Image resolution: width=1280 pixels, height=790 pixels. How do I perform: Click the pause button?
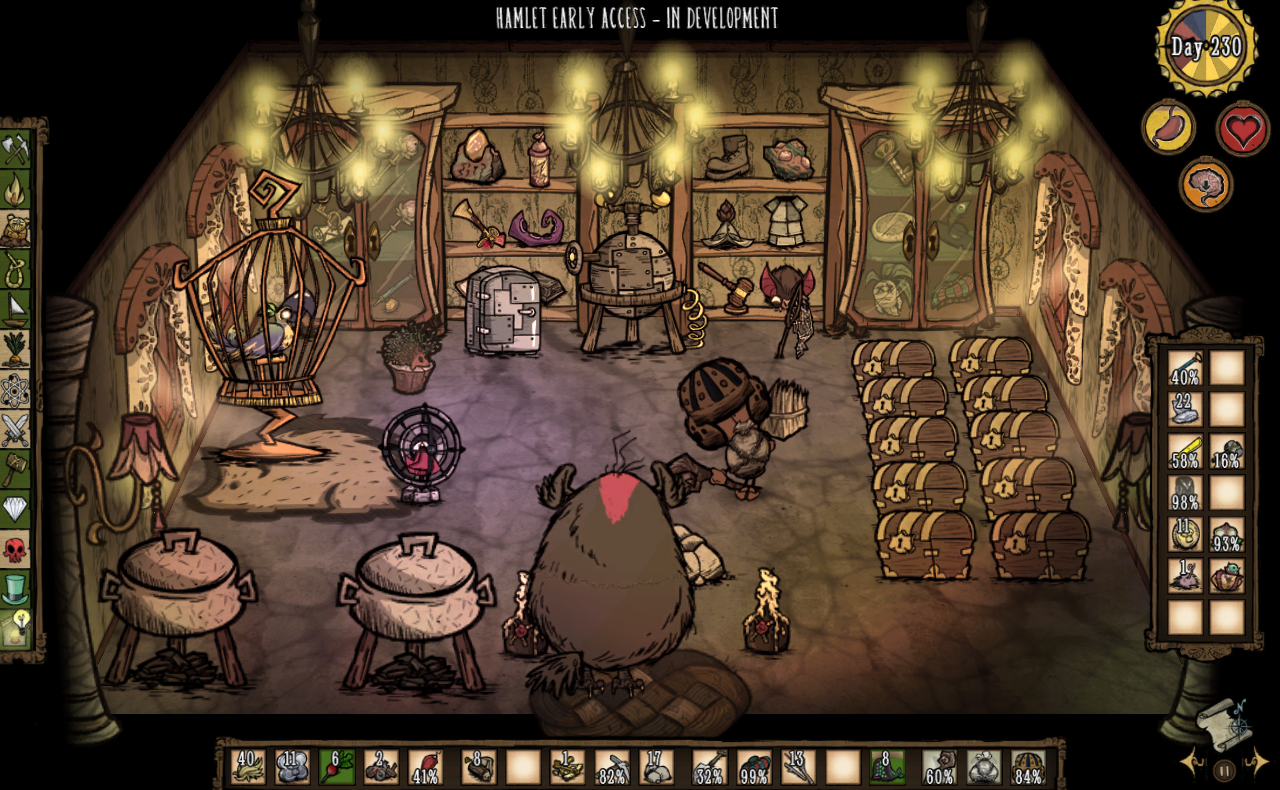pos(1223,770)
